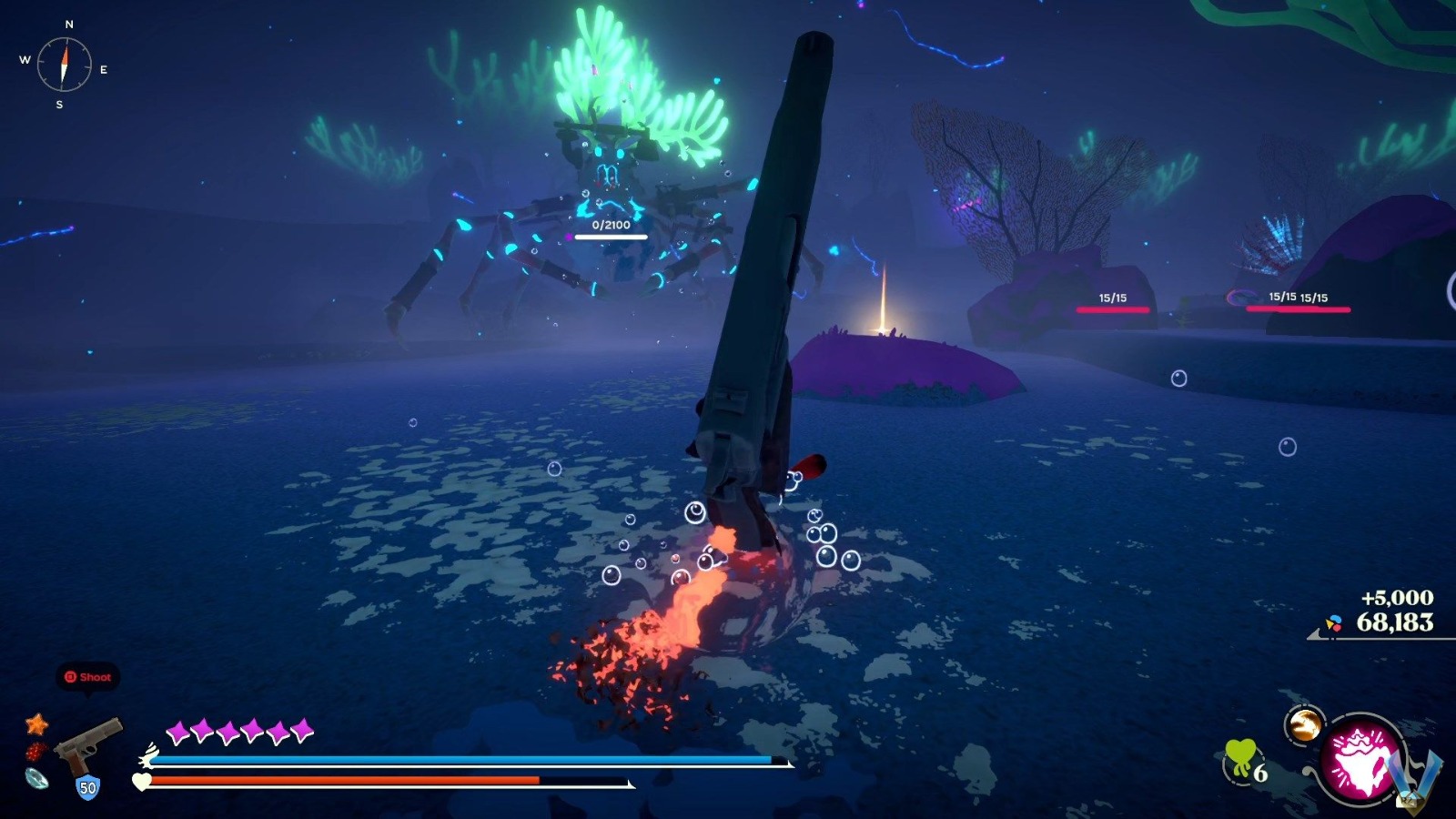The width and height of the screenshot is (1456, 819).
Task: Click the blue V-shaped charge emblem
Action: [x=1421, y=773]
